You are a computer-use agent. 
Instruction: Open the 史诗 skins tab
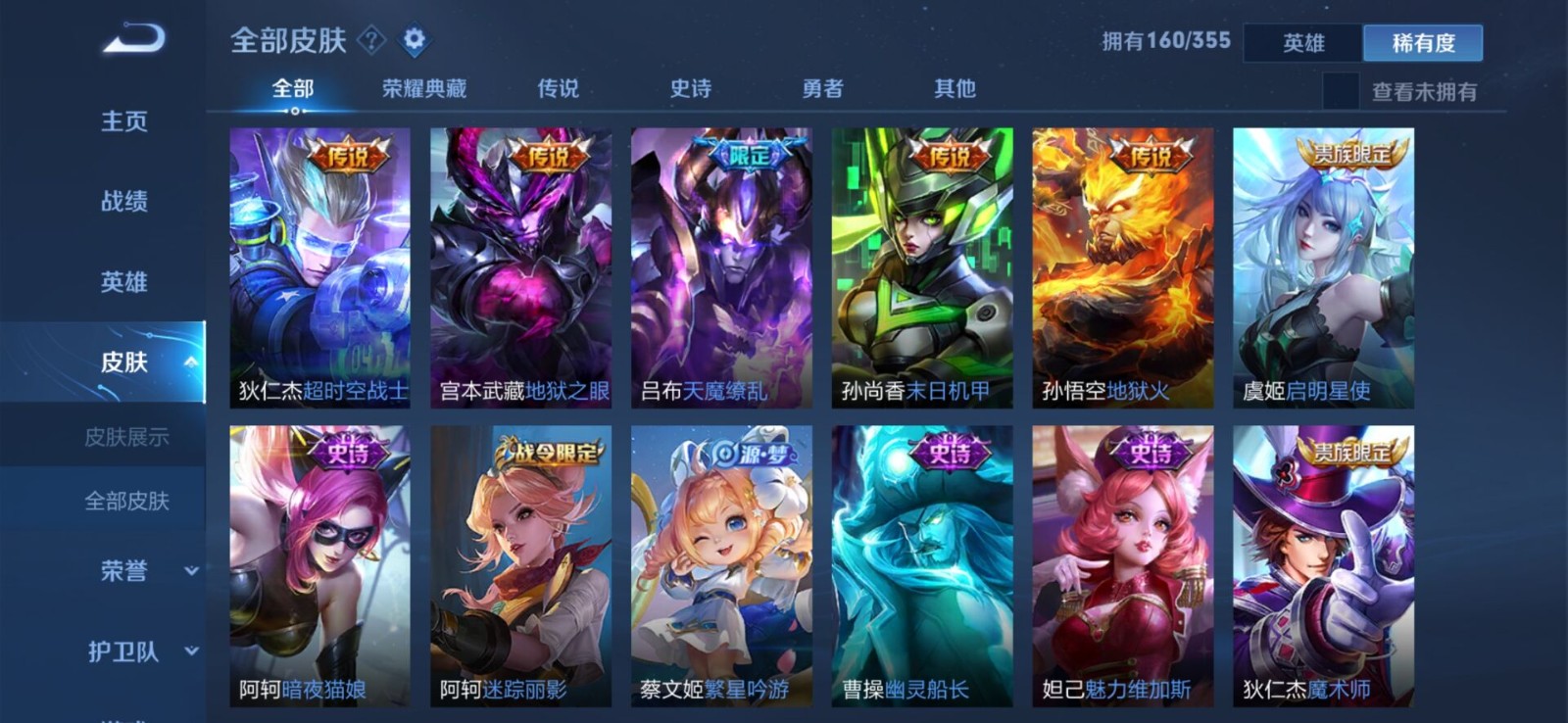[693, 88]
